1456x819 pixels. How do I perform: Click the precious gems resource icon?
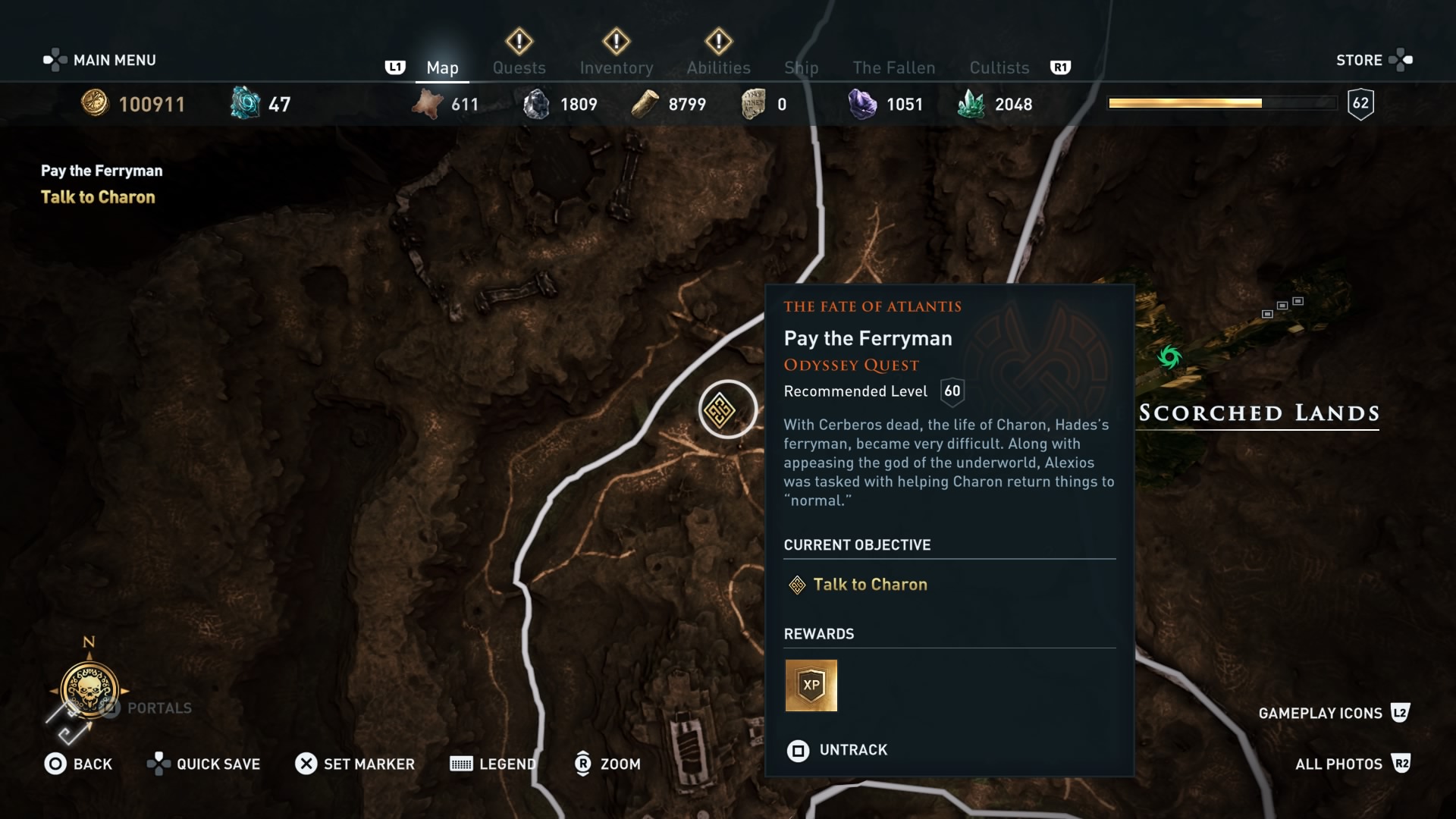861,104
